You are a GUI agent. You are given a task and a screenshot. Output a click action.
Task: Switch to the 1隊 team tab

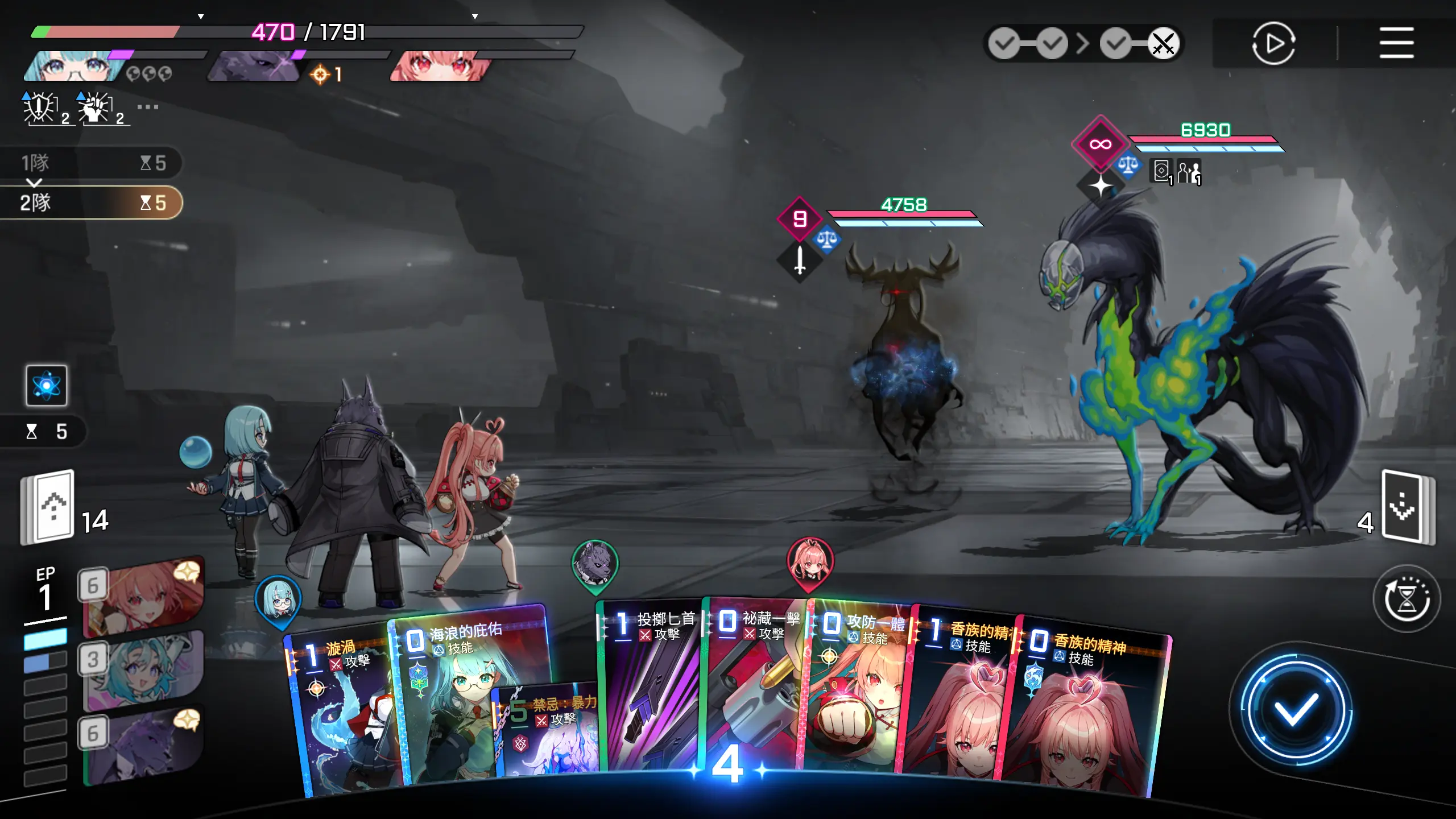coord(91,163)
